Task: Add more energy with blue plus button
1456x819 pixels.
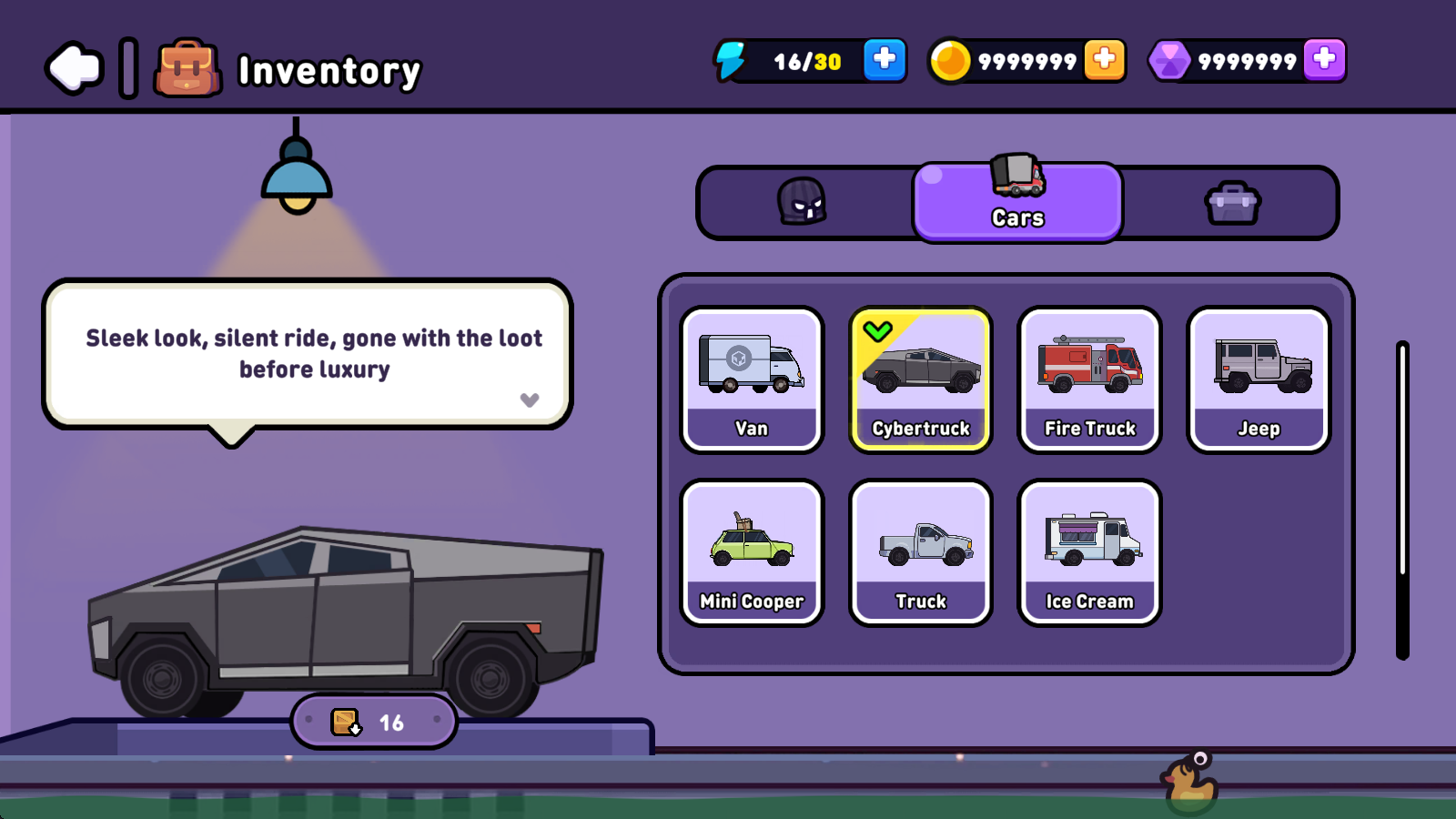Action: pyautogui.click(x=884, y=60)
